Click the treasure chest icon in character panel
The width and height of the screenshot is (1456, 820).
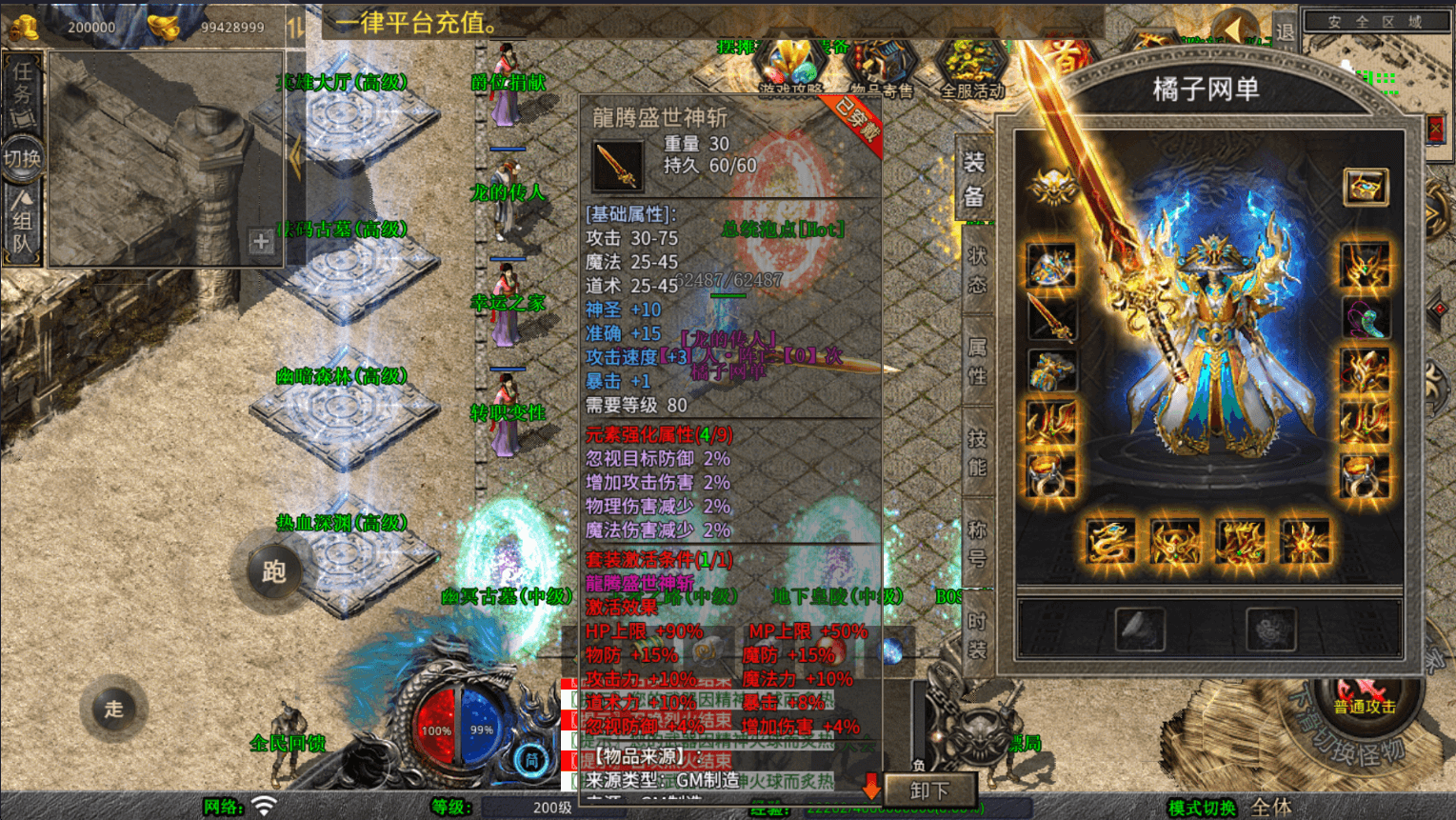(1366, 187)
